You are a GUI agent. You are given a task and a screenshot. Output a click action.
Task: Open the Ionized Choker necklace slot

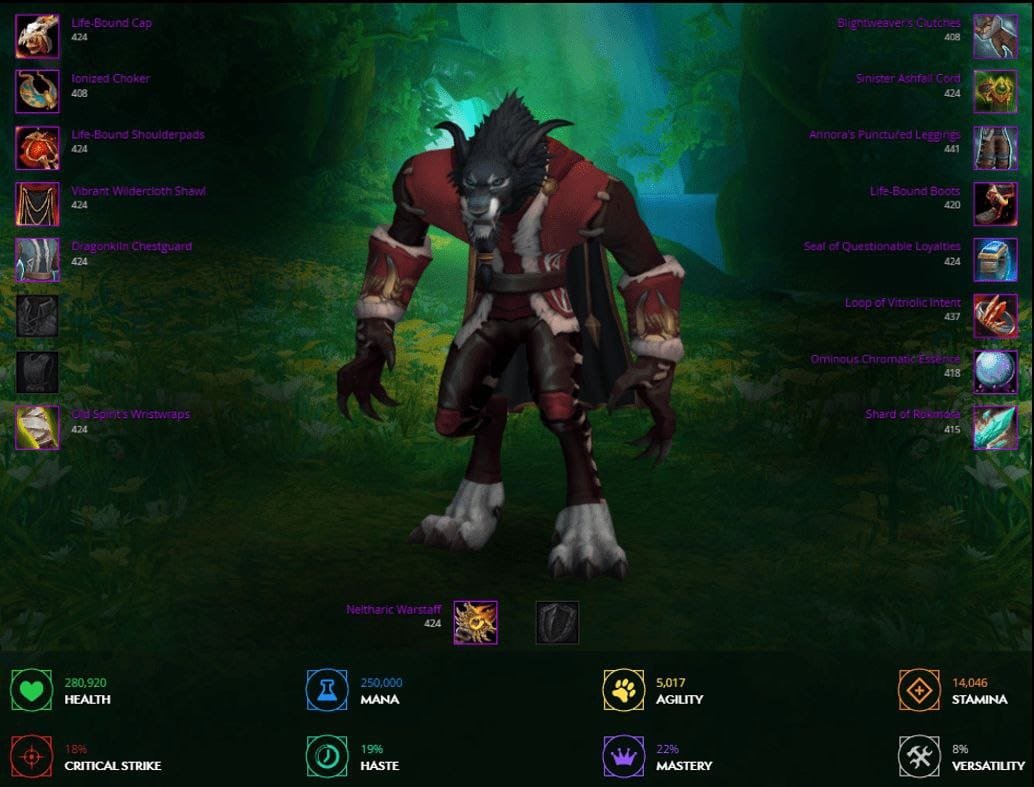pos(37,91)
